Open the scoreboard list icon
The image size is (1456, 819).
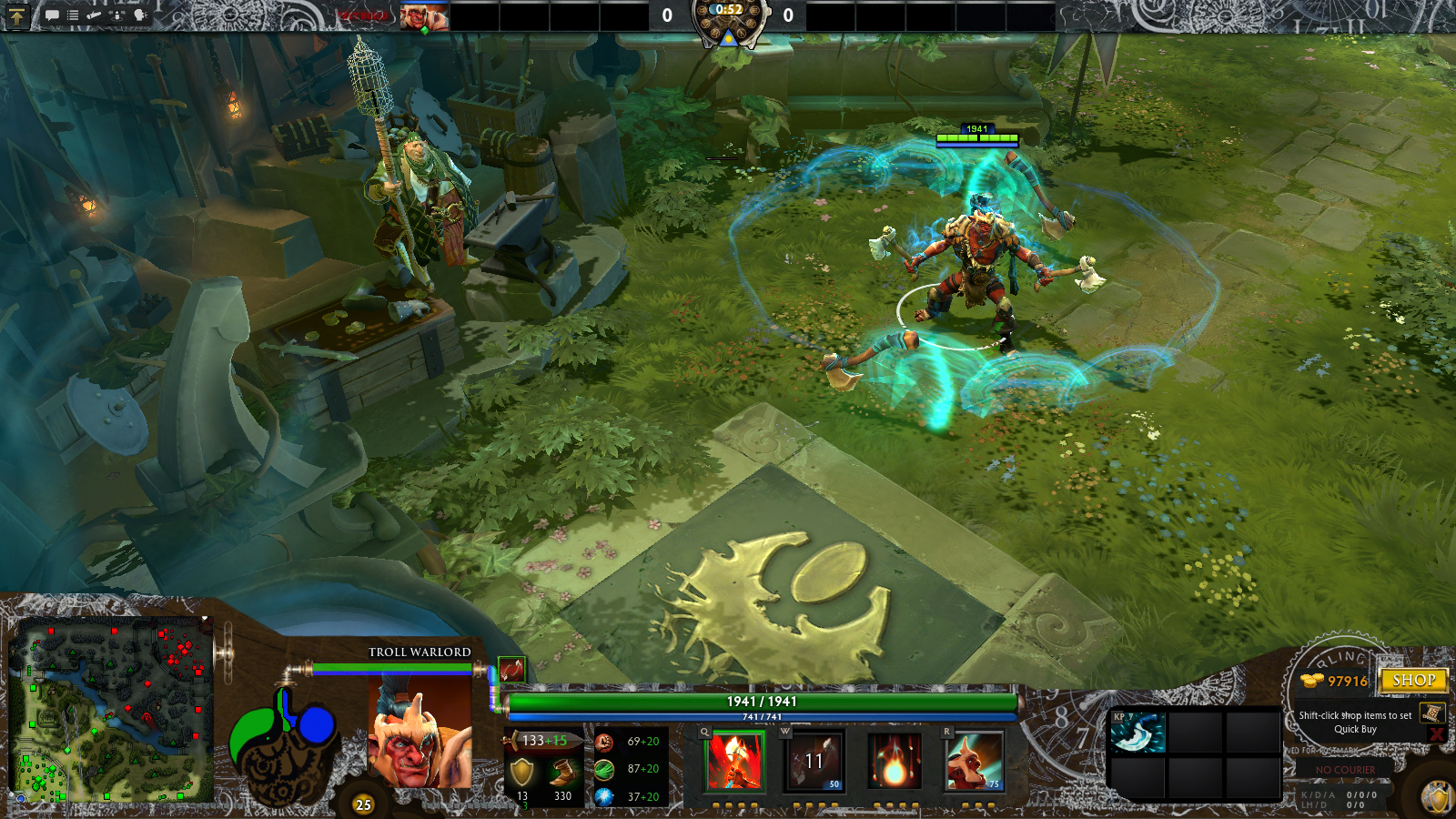(73, 15)
